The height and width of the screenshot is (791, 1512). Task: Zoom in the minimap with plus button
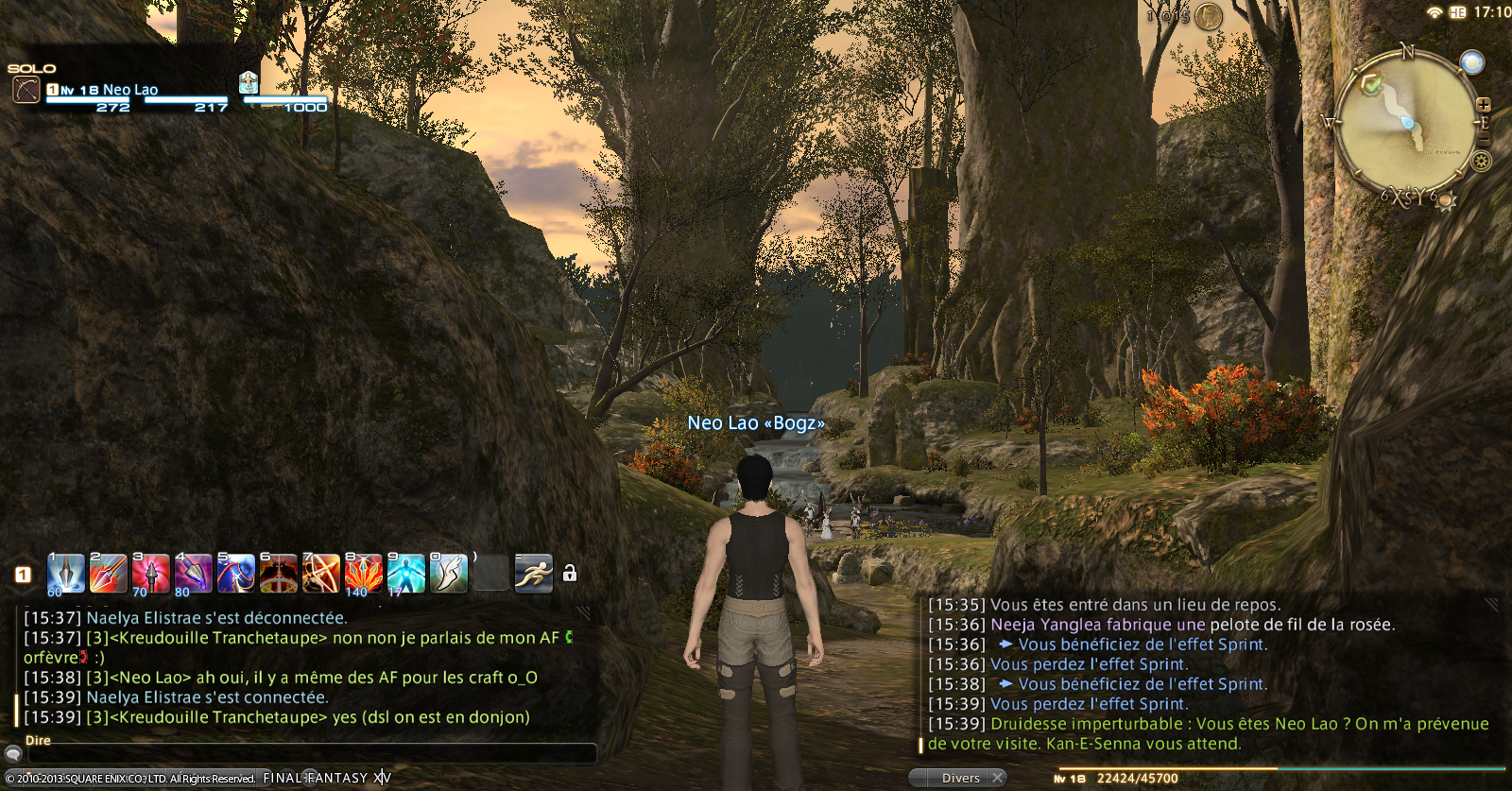[1484, 105]
